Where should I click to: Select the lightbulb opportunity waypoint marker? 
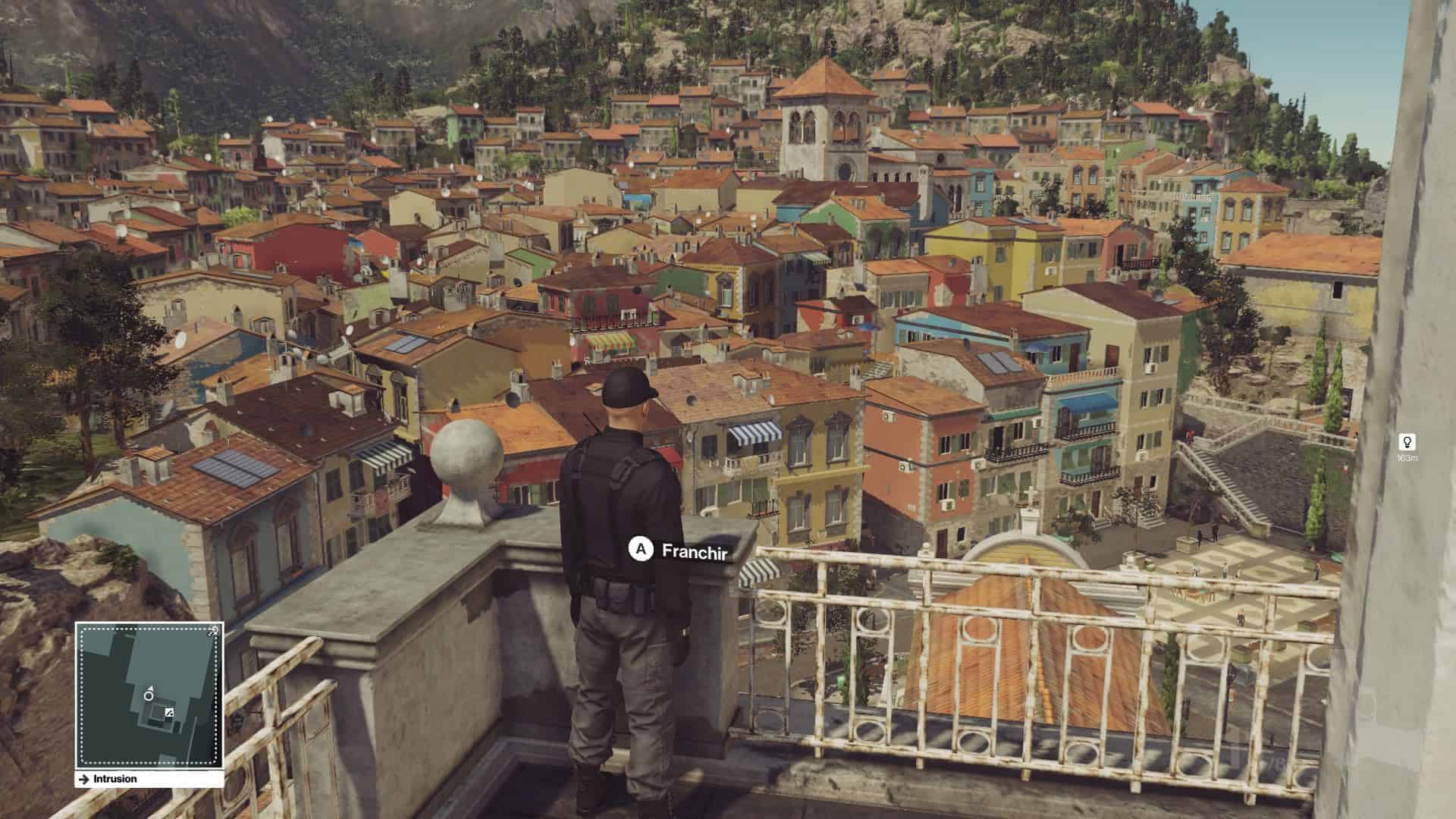[x=1407, y=442]
